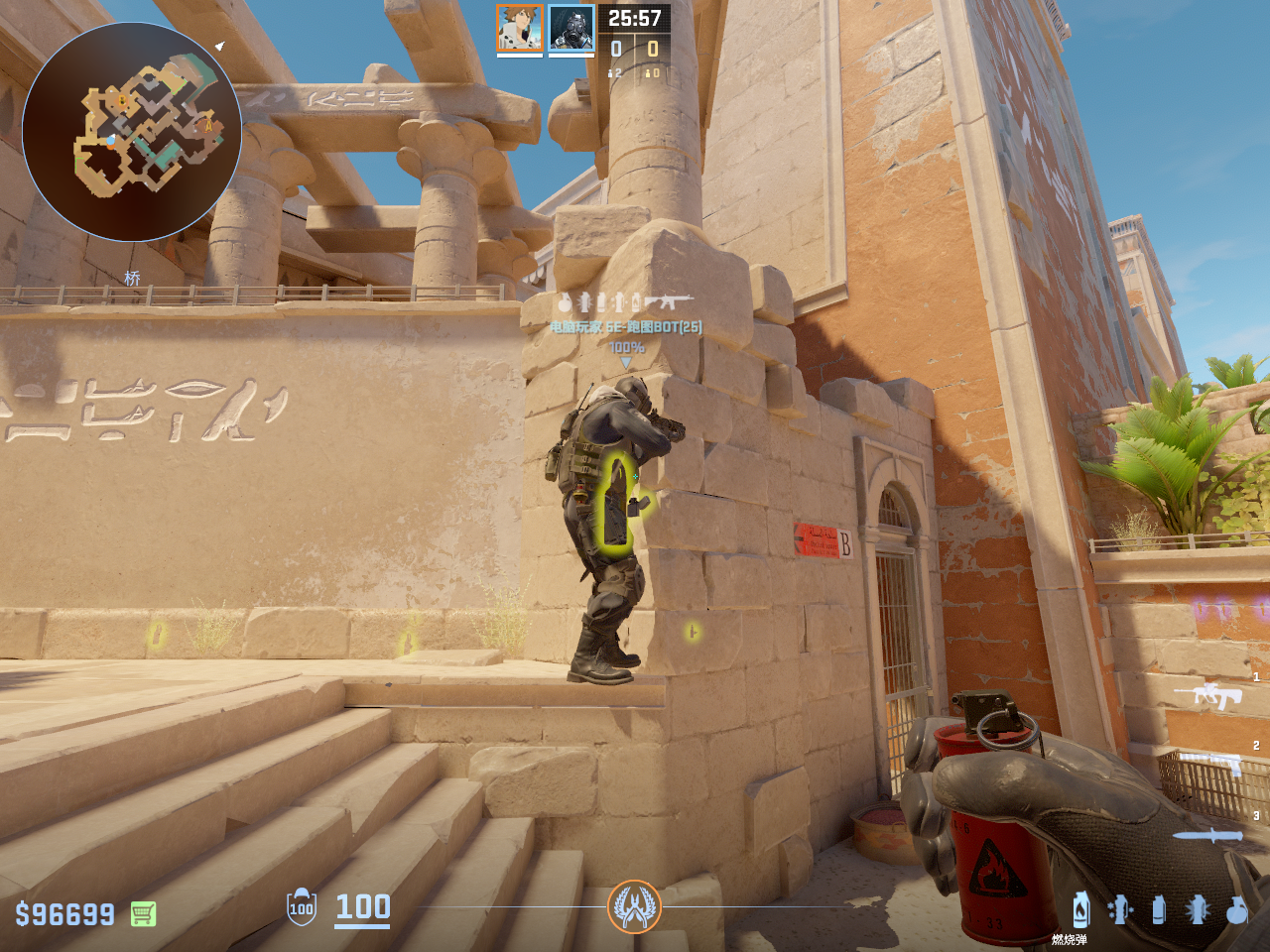Choose the smoke grenade canister icon
The height and width of the screenshot is (952, 1270).
1158,908
